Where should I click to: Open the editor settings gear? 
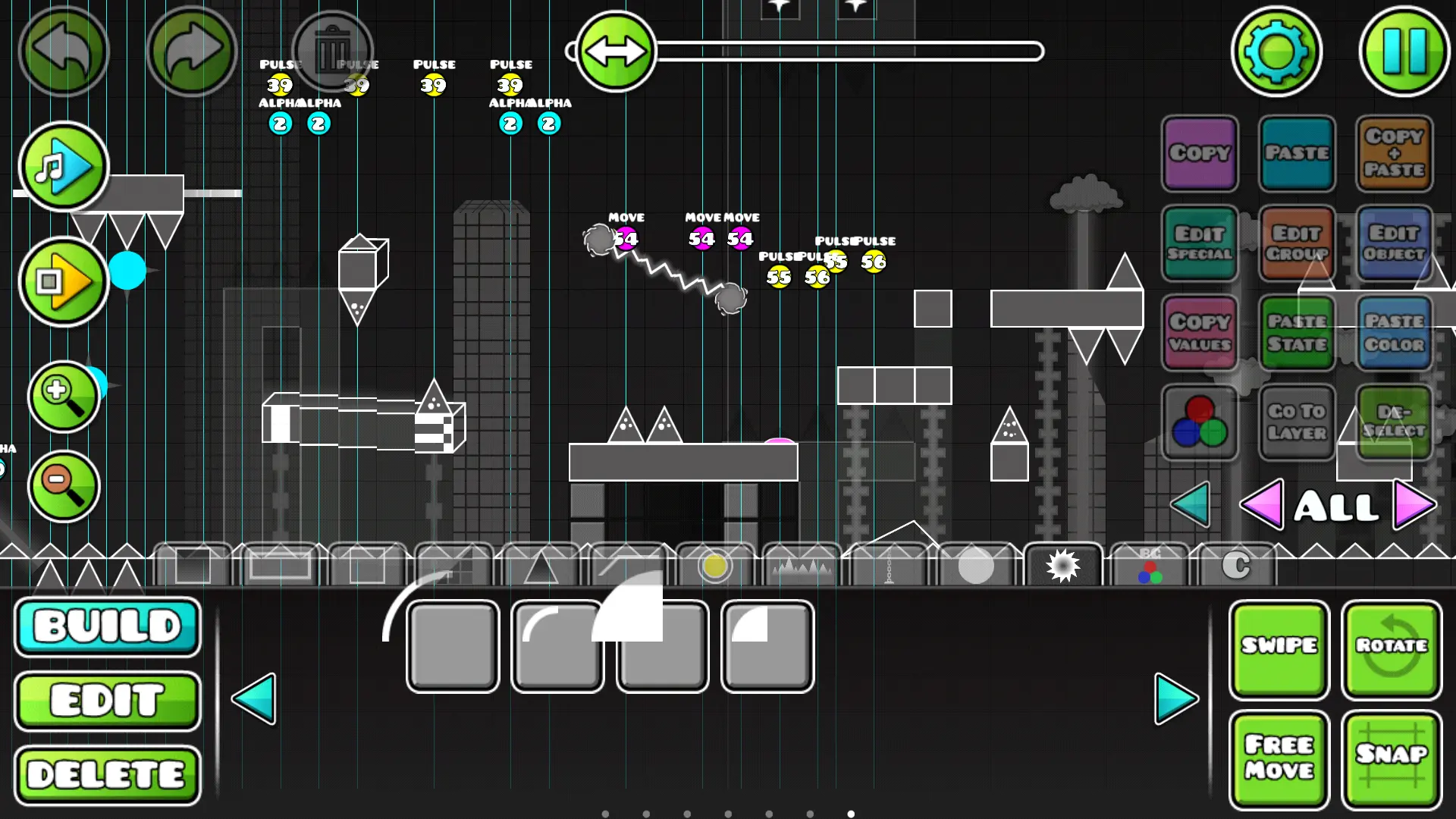(x=1276, y=51)
